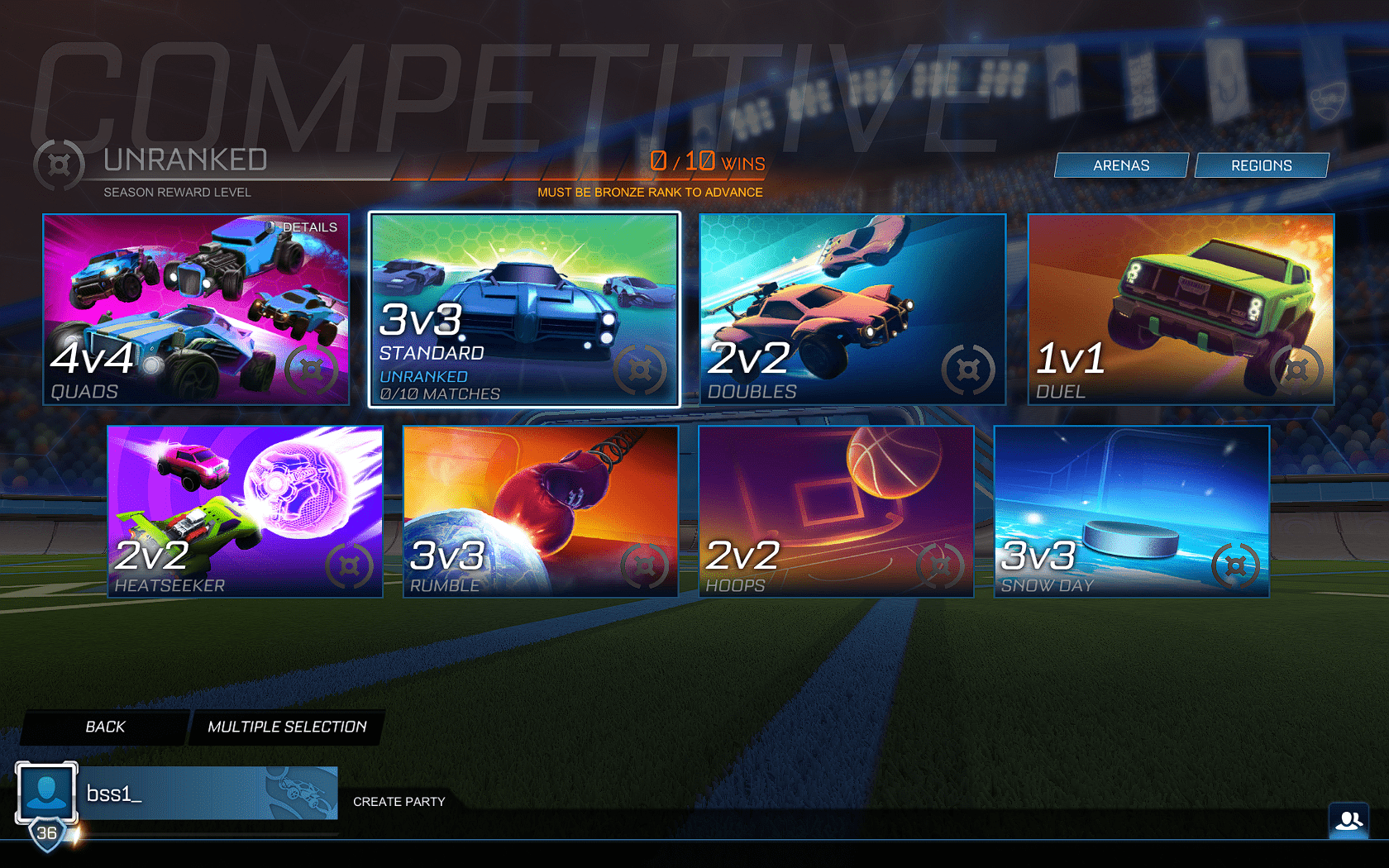
Task: Toggle the 2v2 Hoops playlist selection
Action: click(x=837, y=510)
